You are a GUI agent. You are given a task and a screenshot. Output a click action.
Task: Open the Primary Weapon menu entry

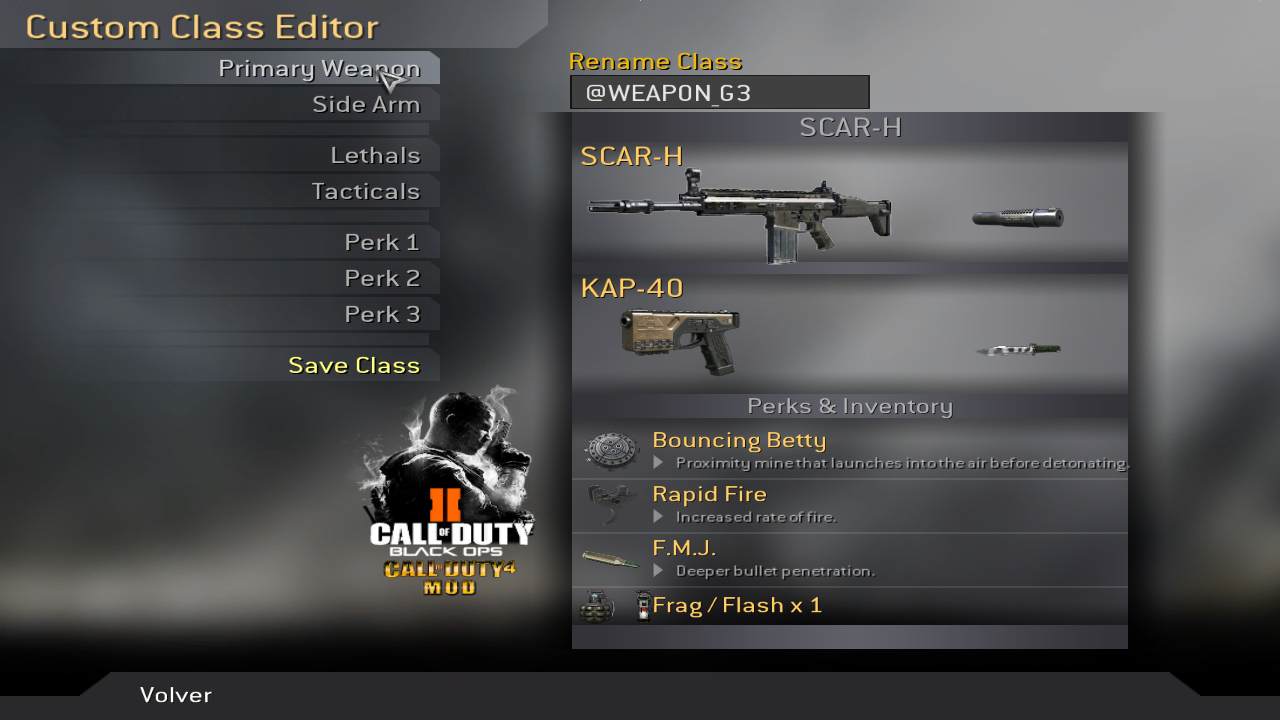pyautogui.click(x=318, y=69)
